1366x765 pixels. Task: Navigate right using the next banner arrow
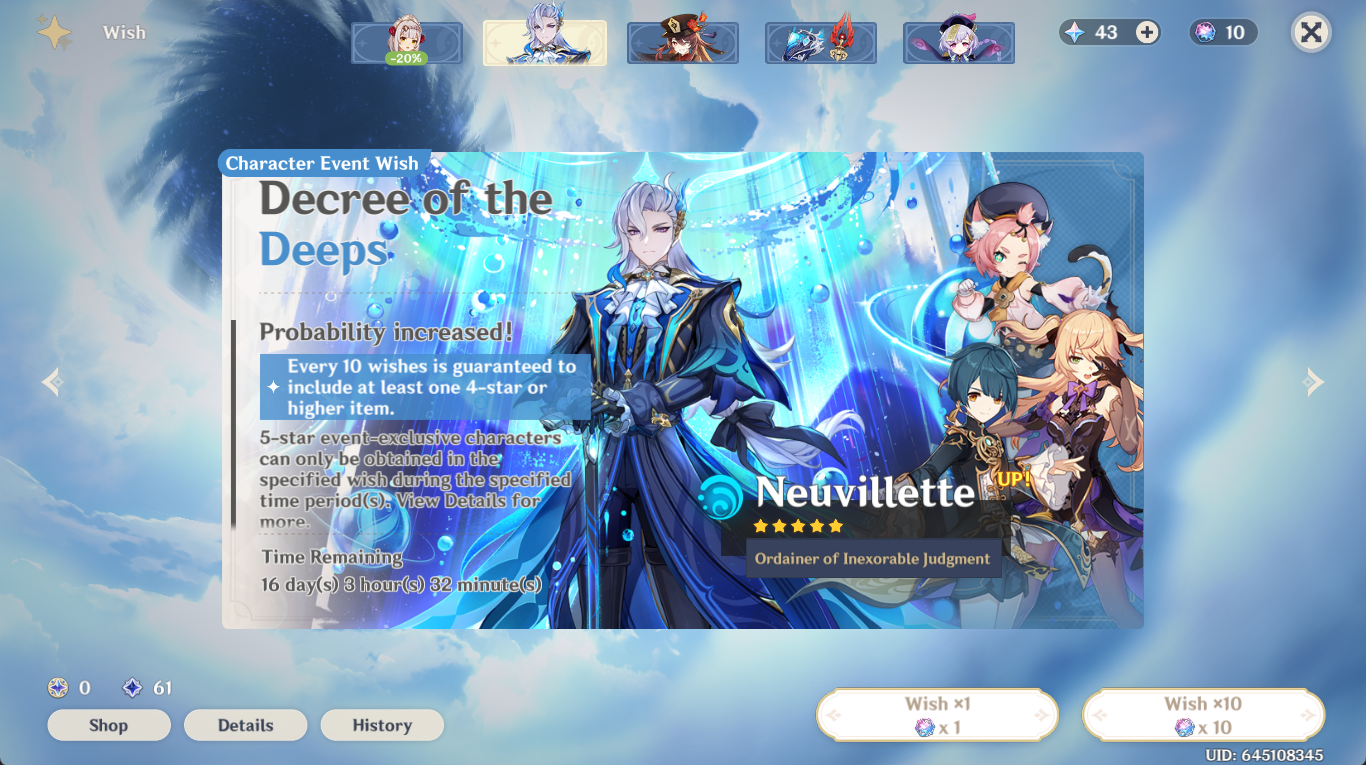point(1315,381)
